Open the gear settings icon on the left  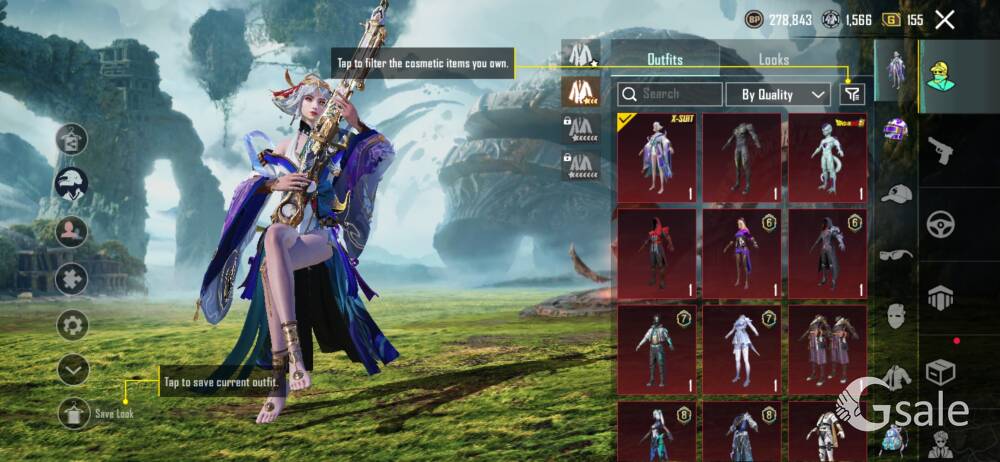[x=72, y=324]
